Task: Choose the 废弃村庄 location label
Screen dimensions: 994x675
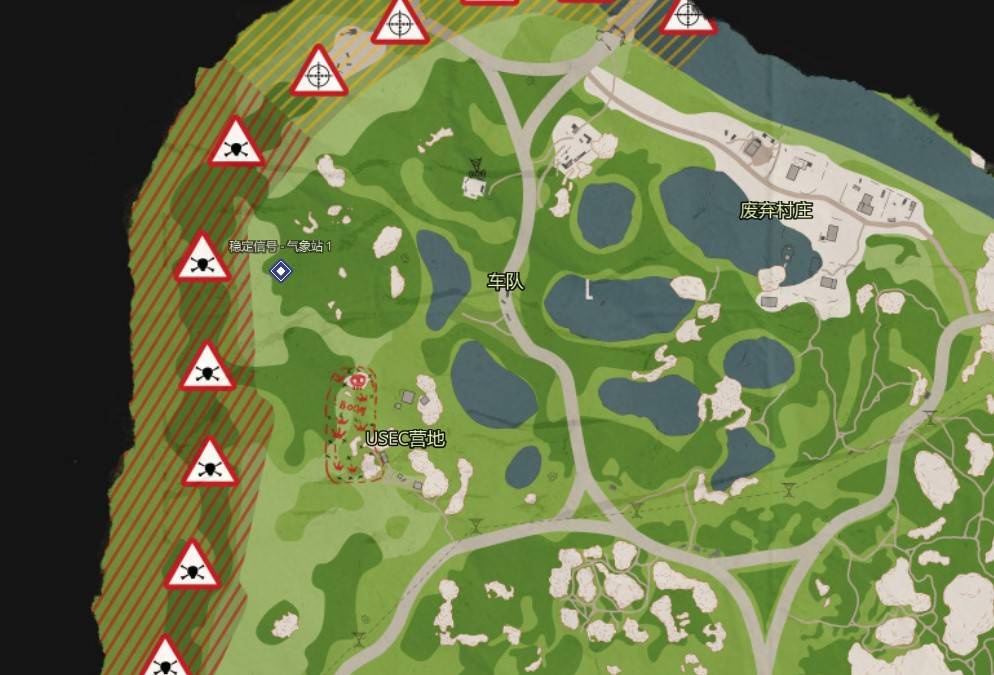Action: (x=776, y=210)
